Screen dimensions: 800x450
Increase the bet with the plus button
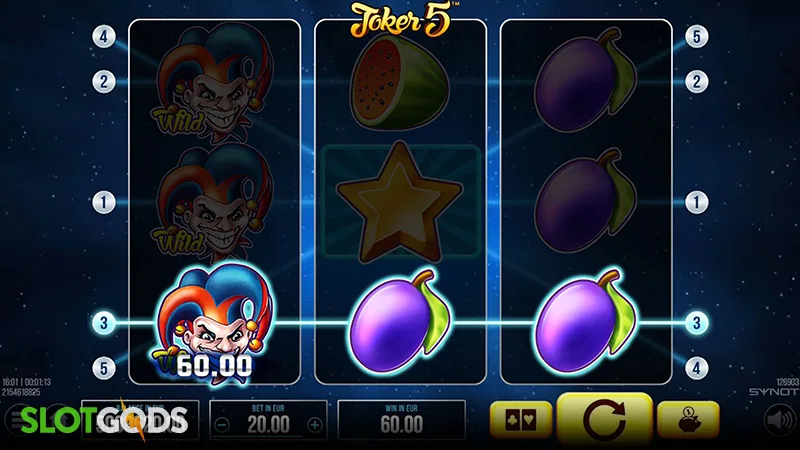pyautogui.click(x=314, y=424)
